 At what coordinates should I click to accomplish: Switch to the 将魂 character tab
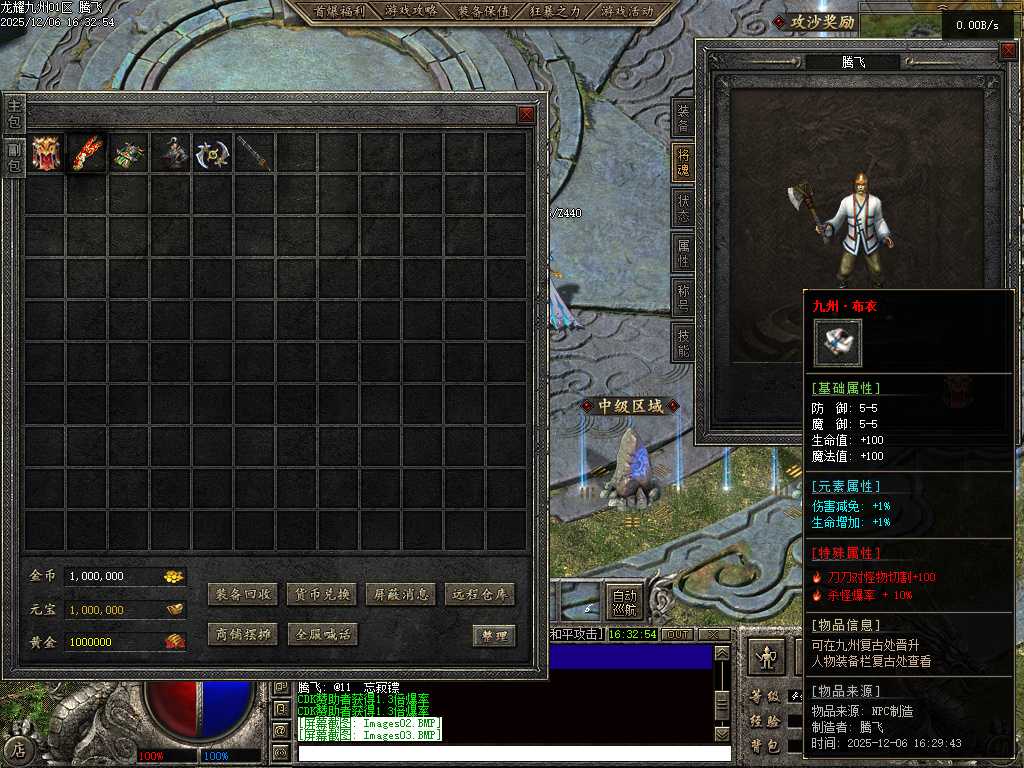[684, 163]
